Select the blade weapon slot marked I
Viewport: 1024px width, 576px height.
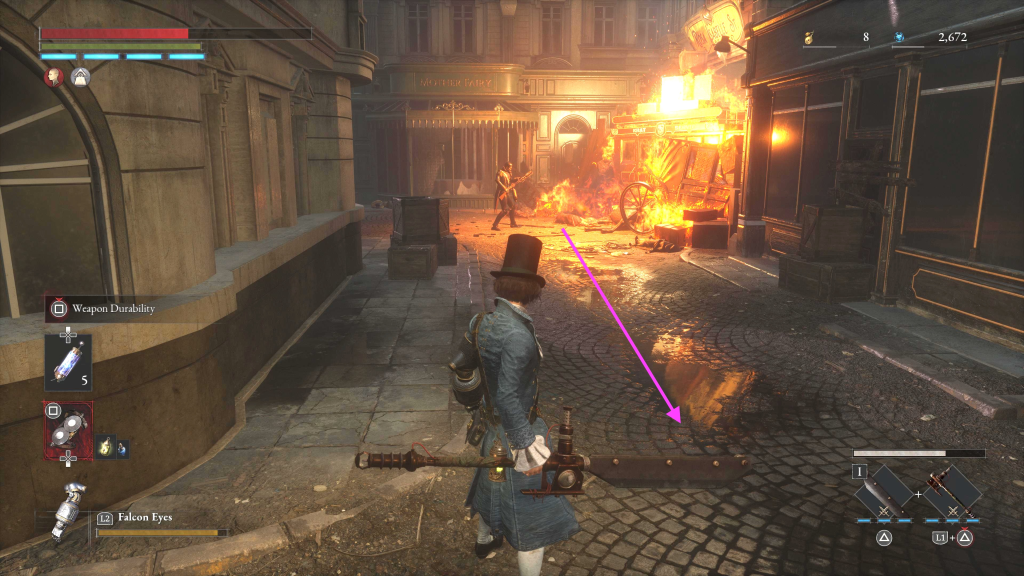click(x=884, y=491)
